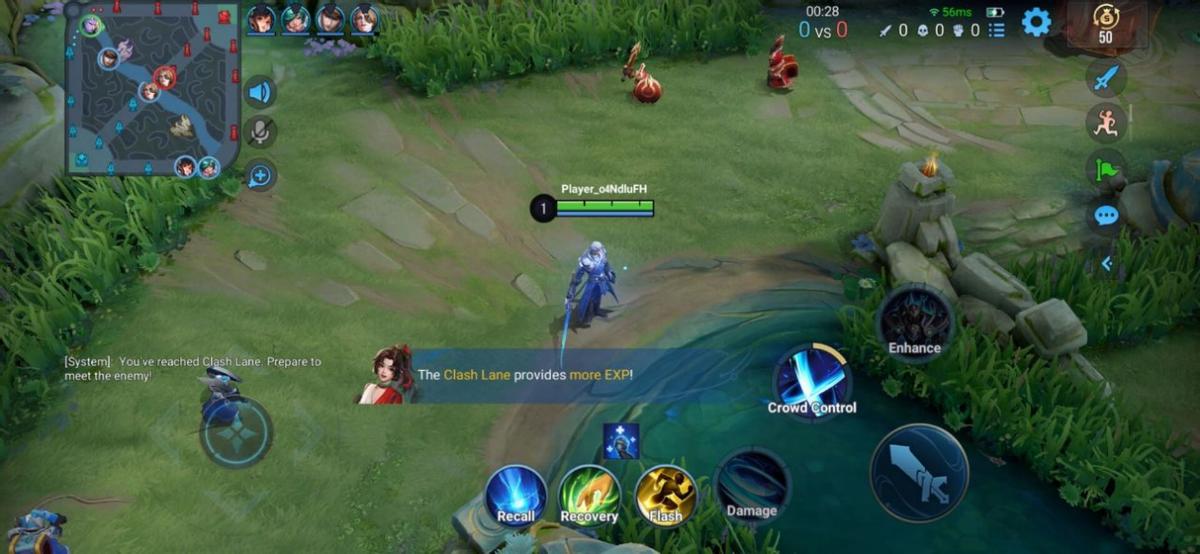Viewport: 1200px width, 554px height.
Task: Toggle the speaker audio icon
Action: click(x=260, y=93)
